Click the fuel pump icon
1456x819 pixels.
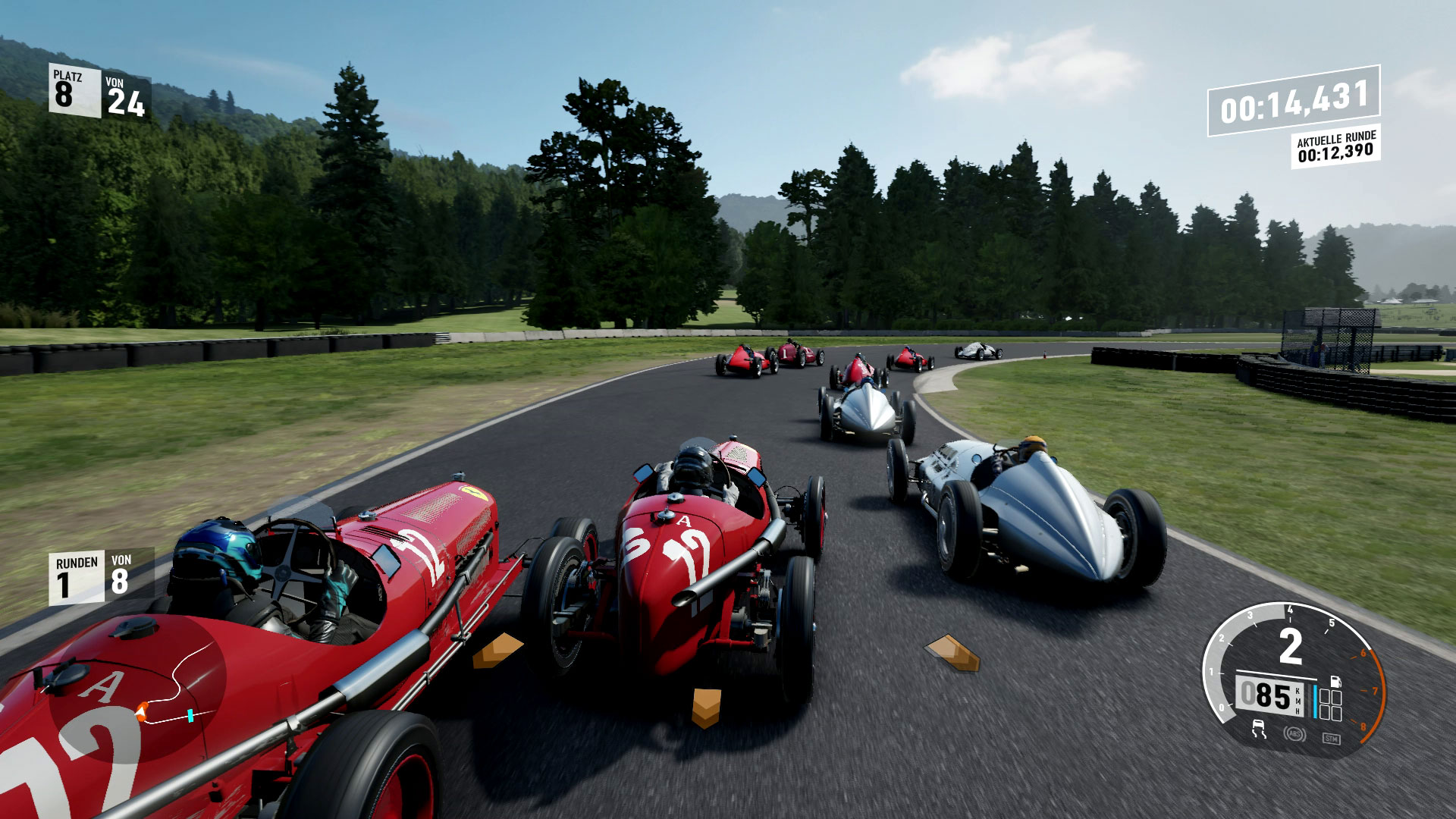1335,682
